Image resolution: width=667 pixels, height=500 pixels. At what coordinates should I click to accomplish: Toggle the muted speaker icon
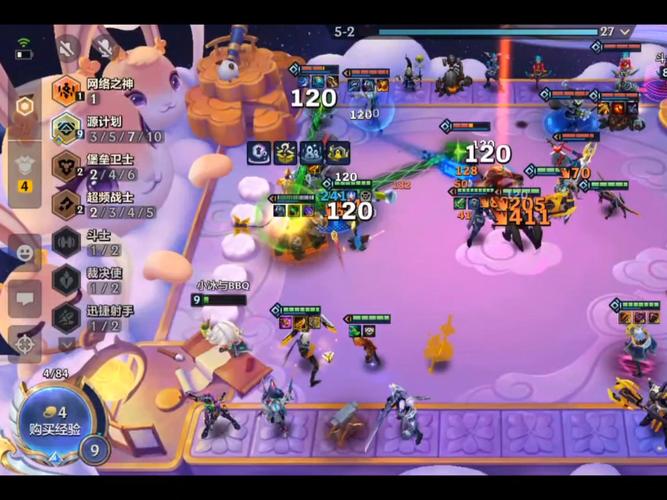tap(68, 47)
